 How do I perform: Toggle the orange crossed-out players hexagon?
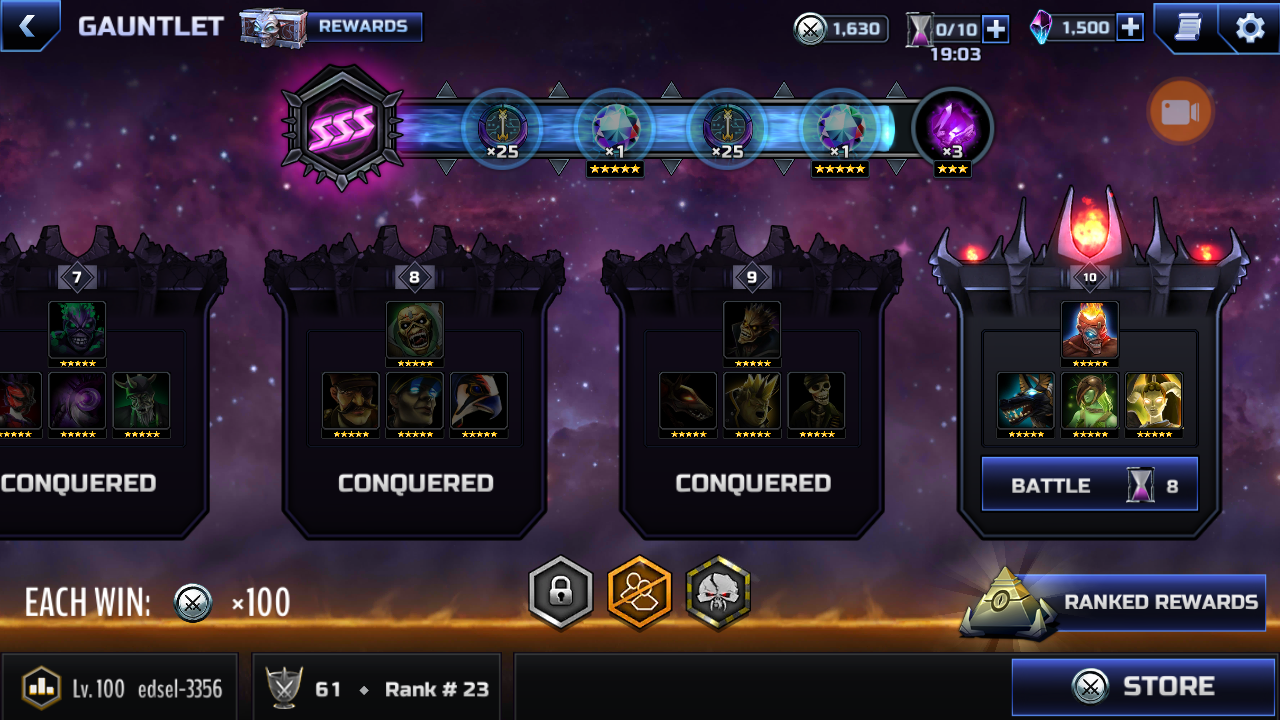click(x=639, y=593)
